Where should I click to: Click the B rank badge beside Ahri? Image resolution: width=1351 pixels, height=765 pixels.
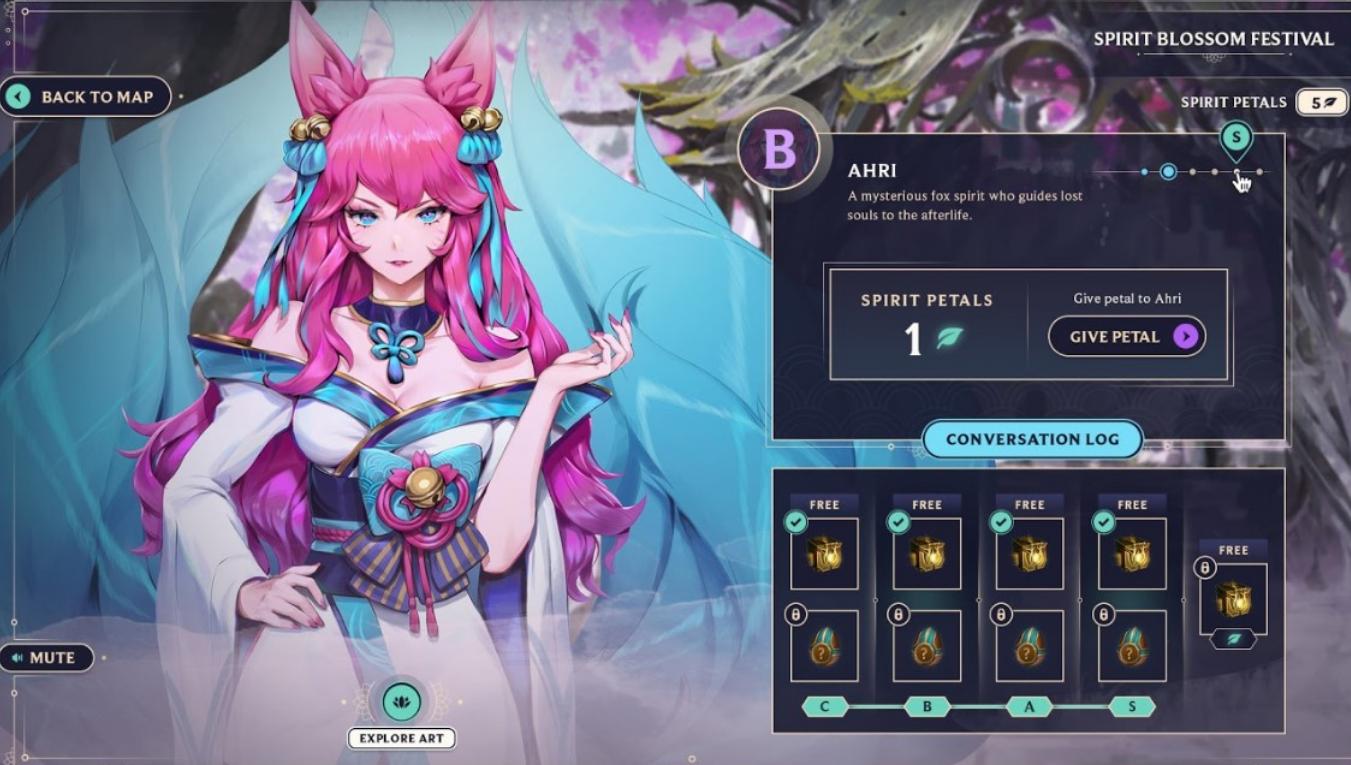pos(779,151)
